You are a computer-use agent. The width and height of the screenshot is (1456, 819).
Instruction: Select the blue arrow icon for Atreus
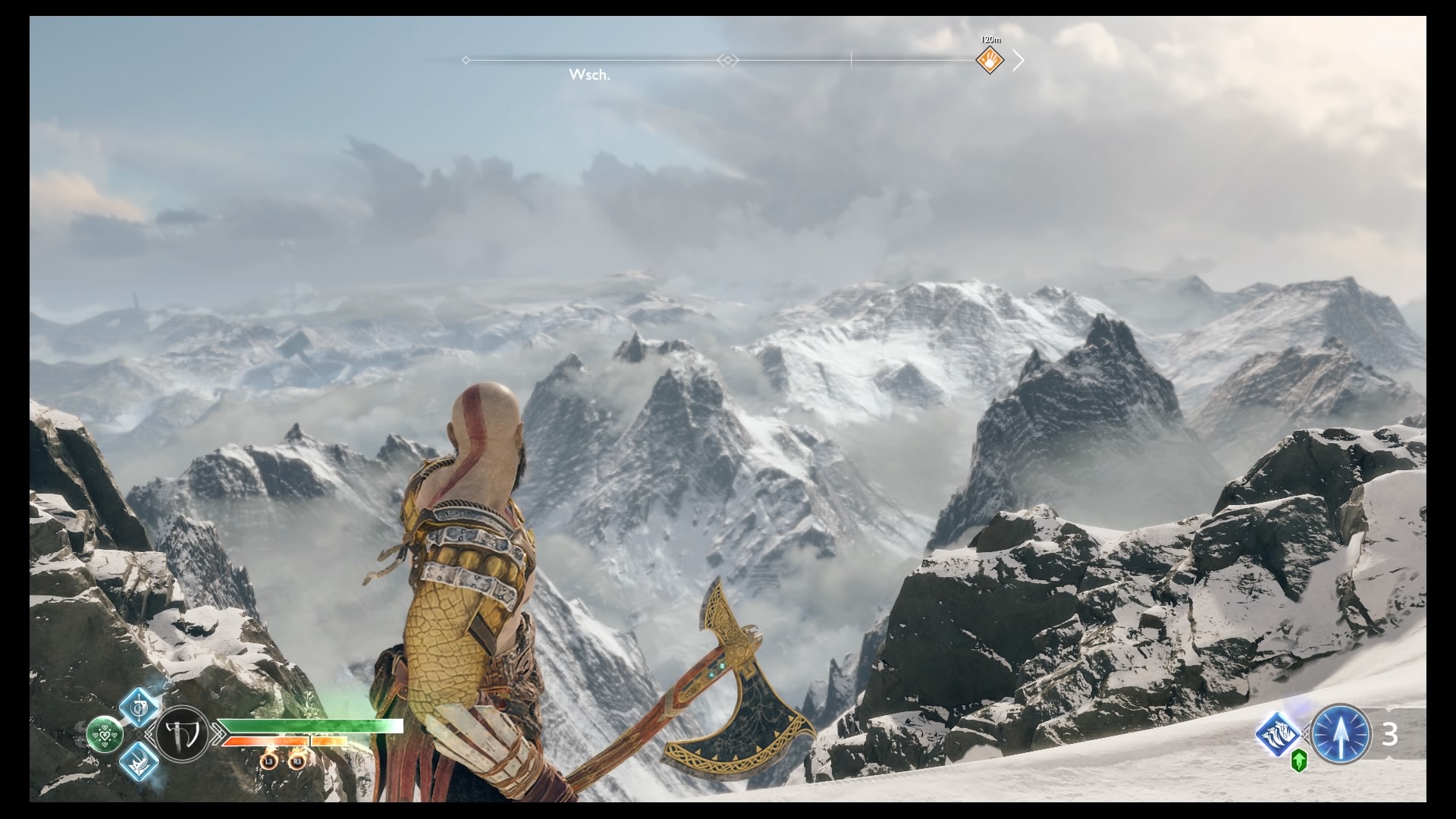(1341, 733)
